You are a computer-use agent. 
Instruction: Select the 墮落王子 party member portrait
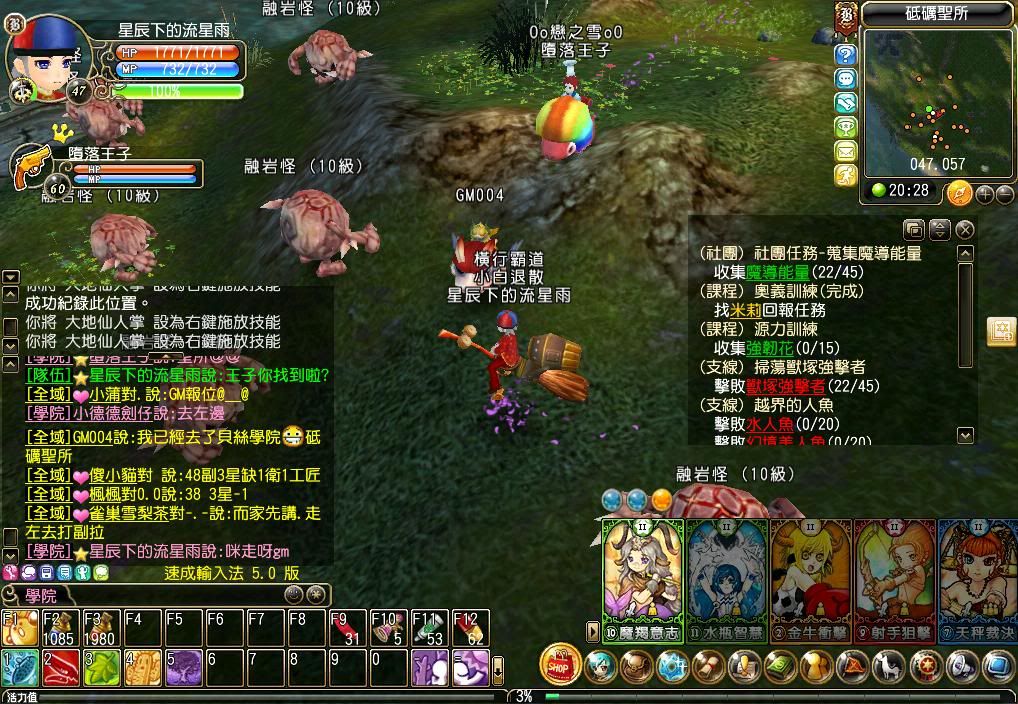pos(32,167)
